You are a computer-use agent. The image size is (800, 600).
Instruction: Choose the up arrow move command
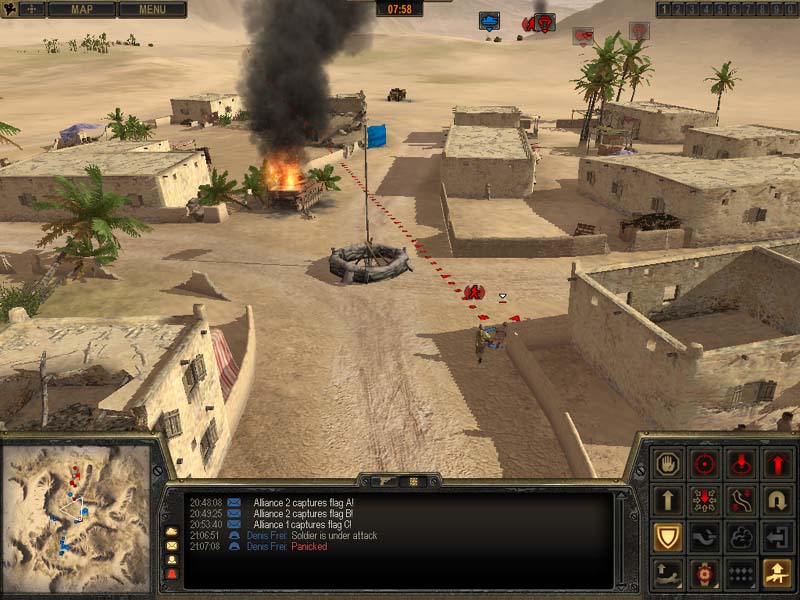pyautogui.click(x=668, y=500)
